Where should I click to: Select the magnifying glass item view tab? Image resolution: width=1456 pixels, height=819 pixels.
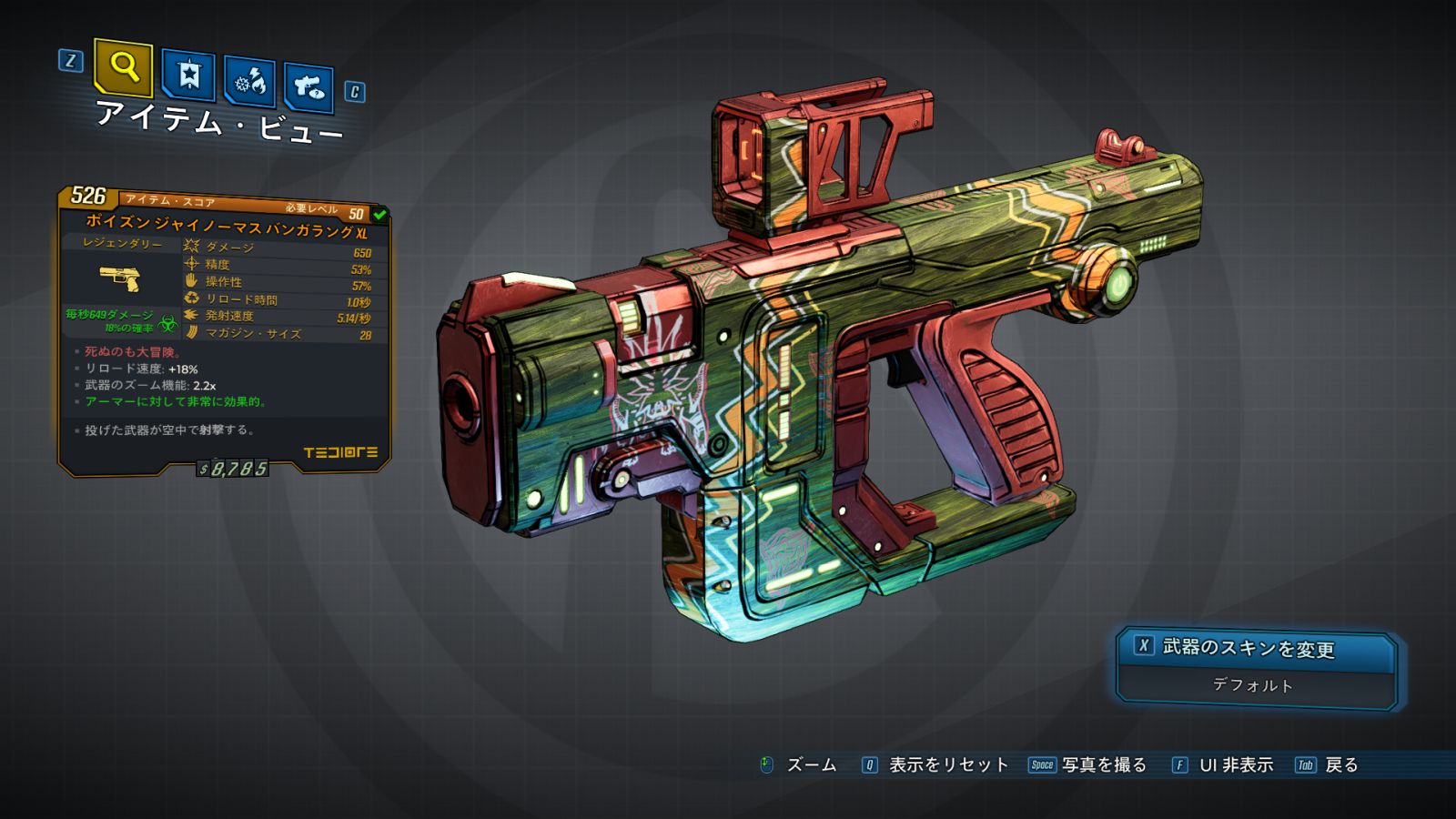click(x=123, y=67)
